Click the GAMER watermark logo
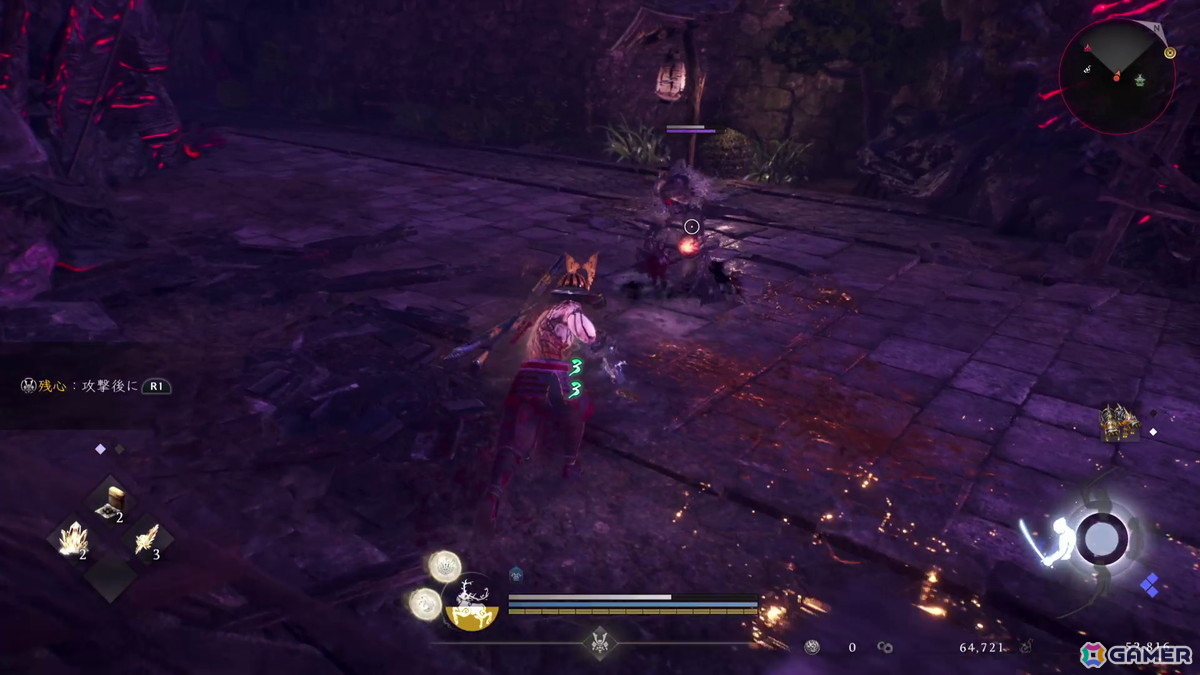Screen dimensions: 1200x675 click(1136, 654)
